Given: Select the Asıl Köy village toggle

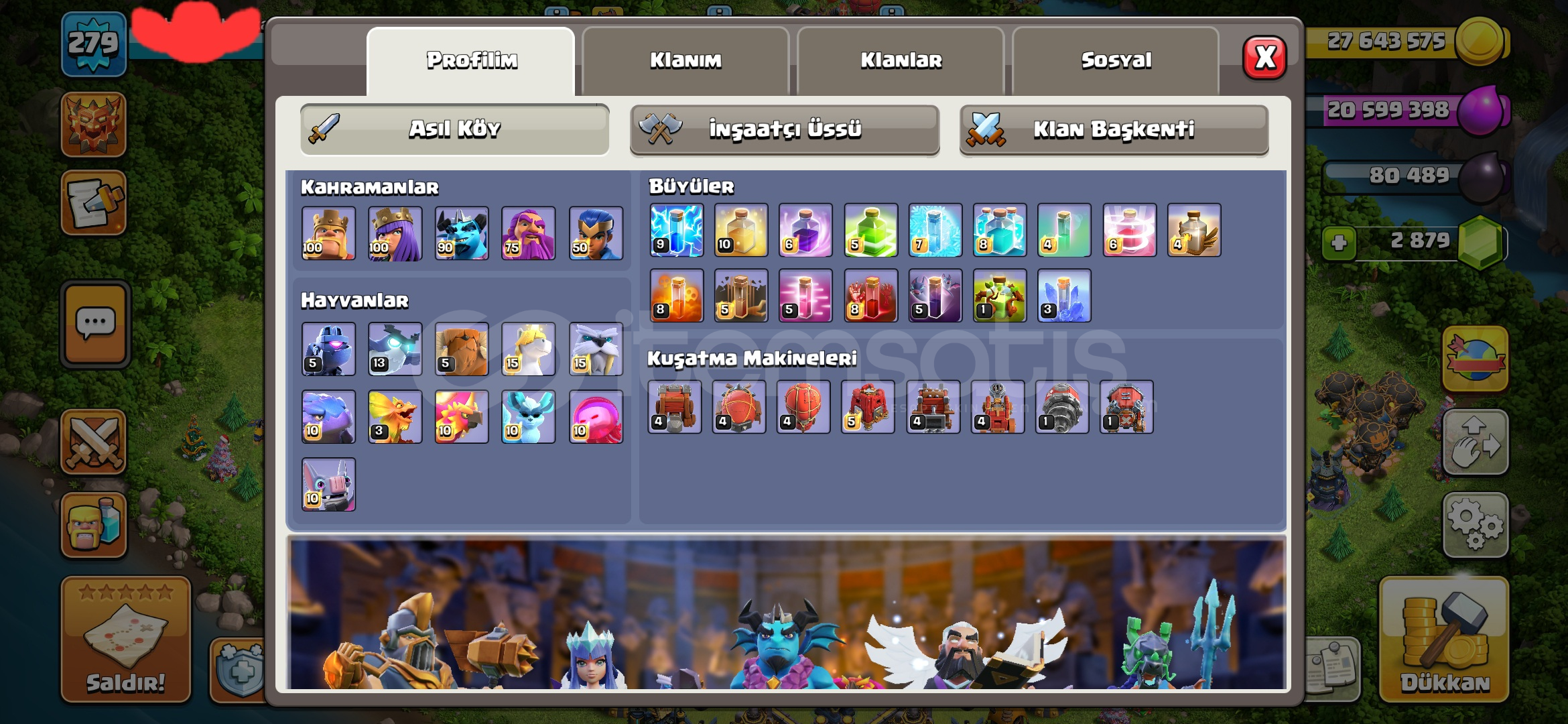Looking at the screenshot, I should [454, 129].
